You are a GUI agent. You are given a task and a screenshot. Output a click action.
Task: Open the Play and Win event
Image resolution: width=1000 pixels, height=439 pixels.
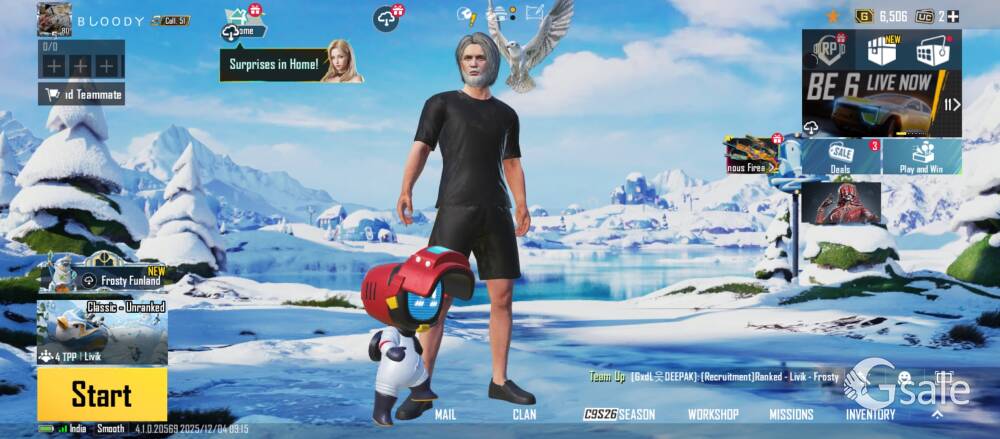(921, 156)
